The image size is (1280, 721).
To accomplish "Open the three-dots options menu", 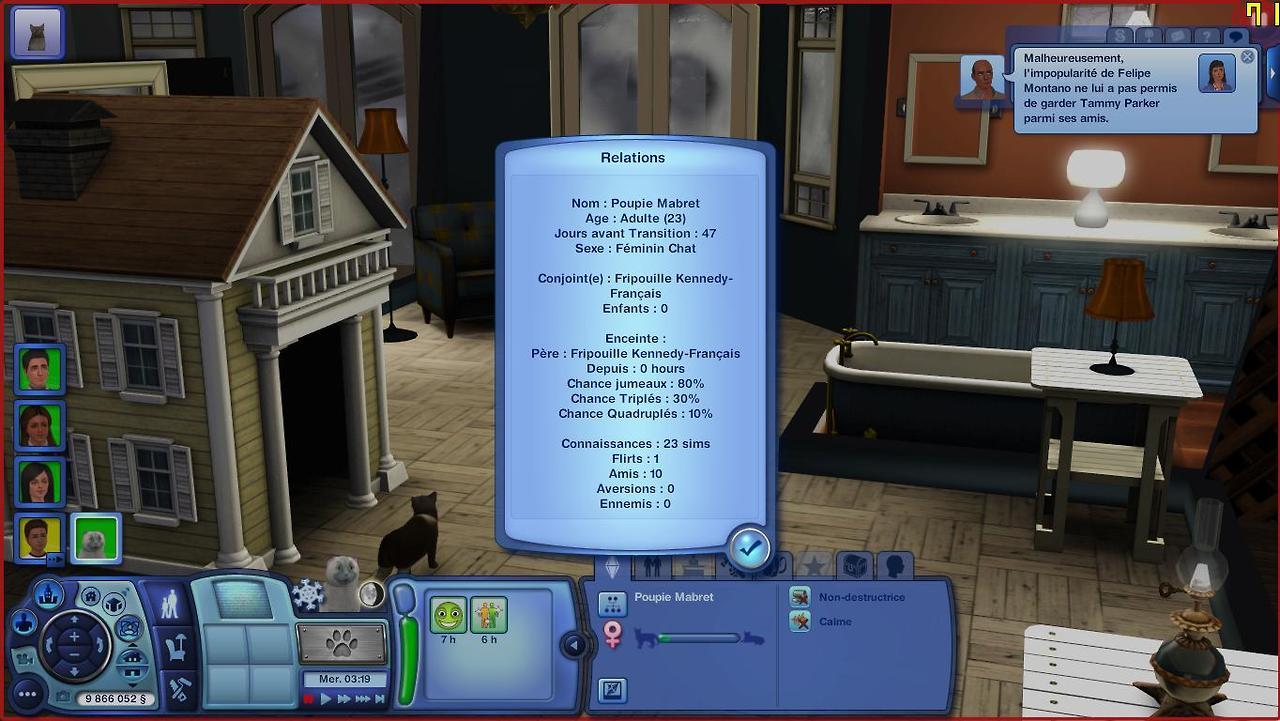I will click(27, 693).
